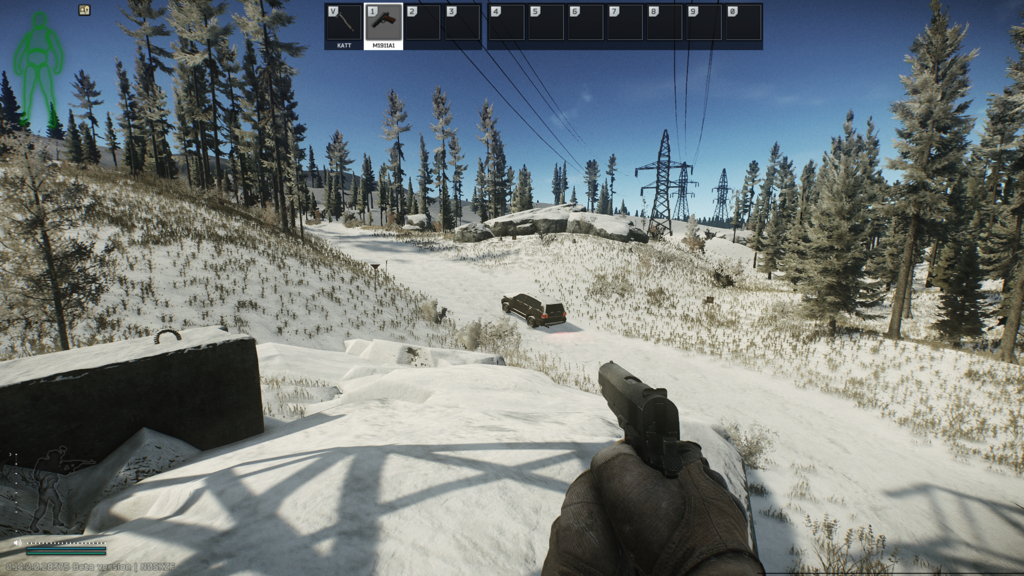Click the green body health silhouette
Screen dimensions: 1024x576
click(x=39, y=60)
